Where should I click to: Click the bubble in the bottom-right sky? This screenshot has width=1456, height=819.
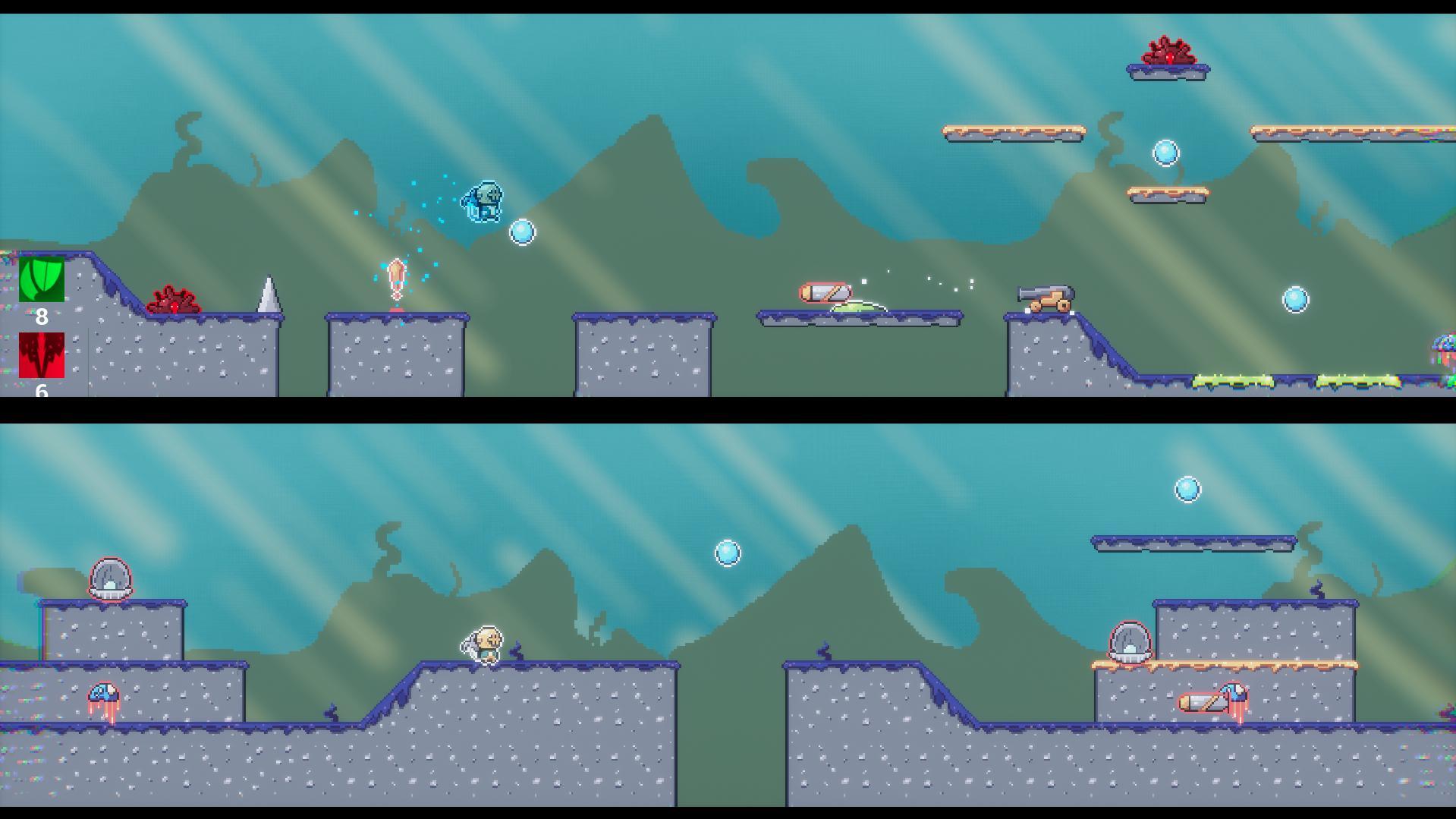point(1187,490)
